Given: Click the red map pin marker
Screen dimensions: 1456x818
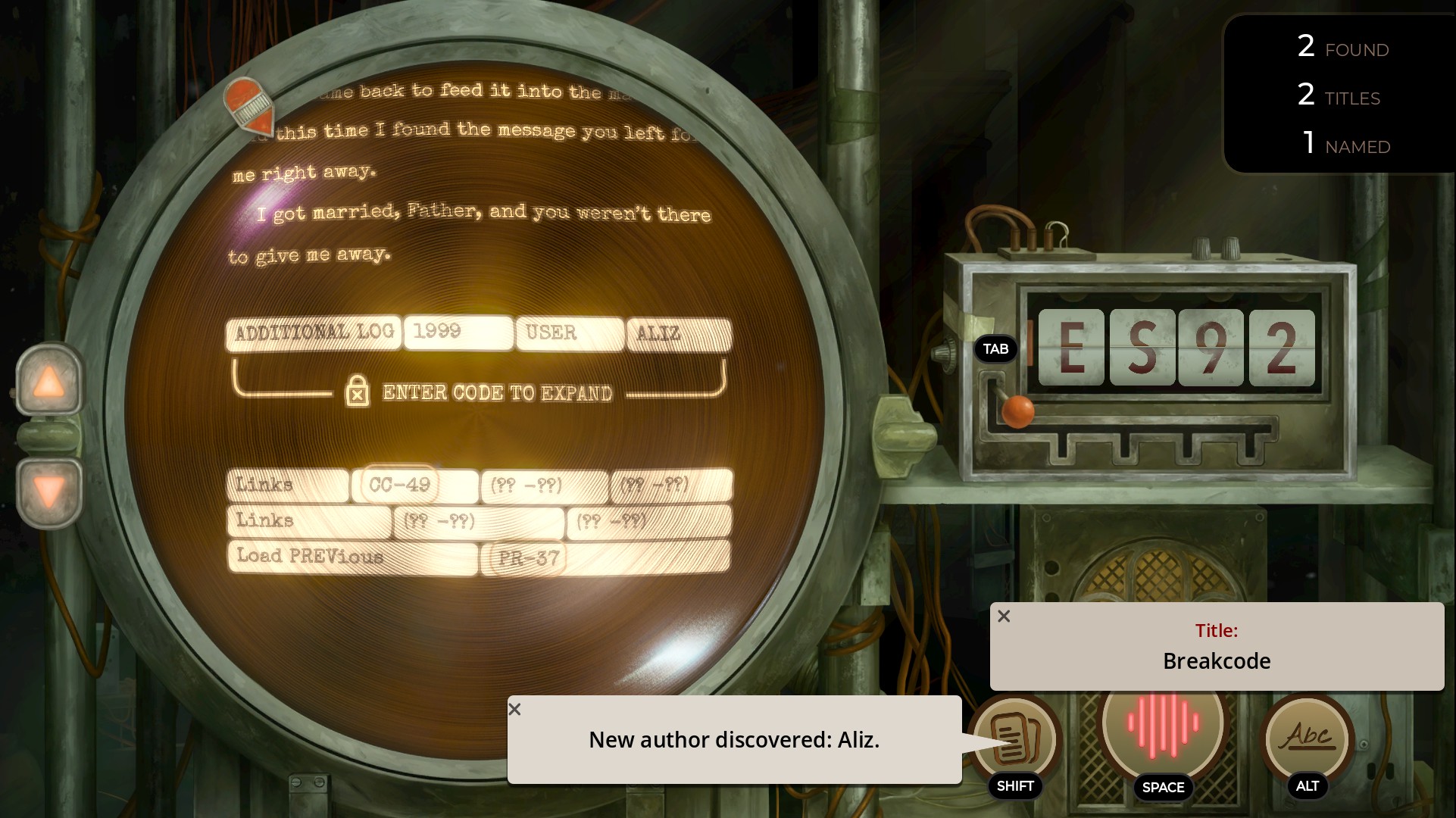Looking at the screenshot, I should pos(248,105).
